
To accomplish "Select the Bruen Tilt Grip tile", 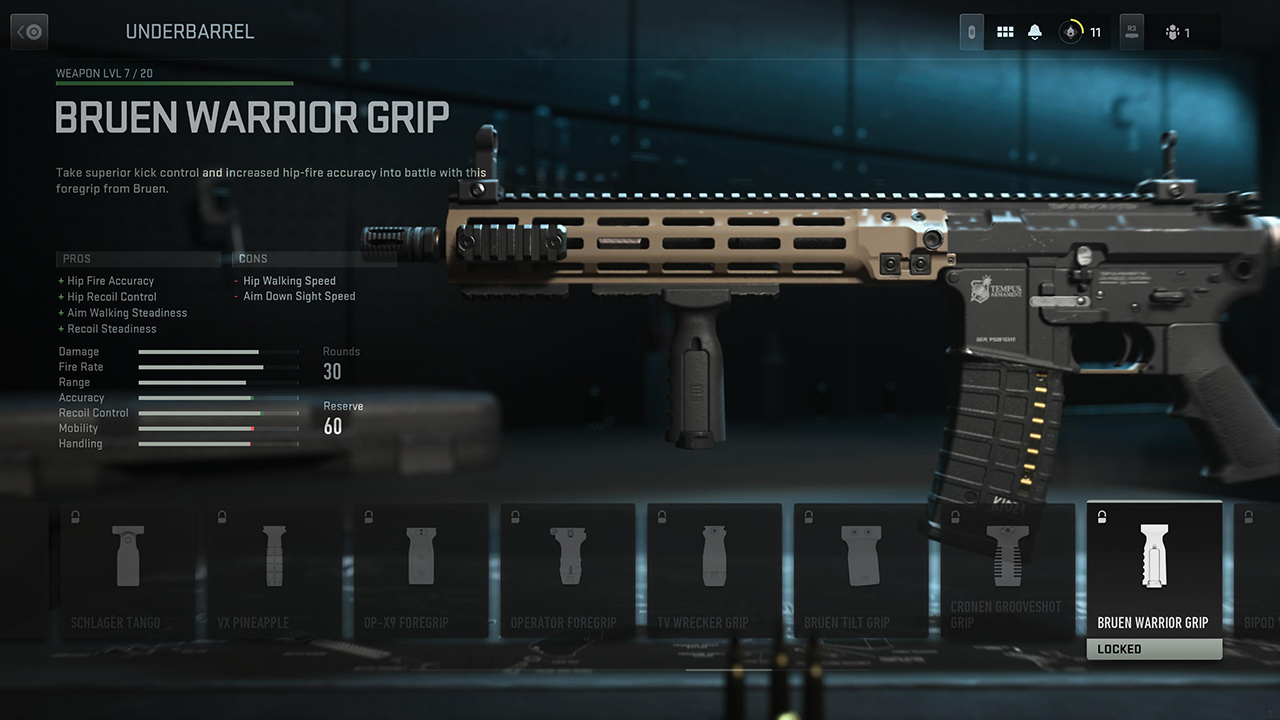I will click(x=860, y=571).
